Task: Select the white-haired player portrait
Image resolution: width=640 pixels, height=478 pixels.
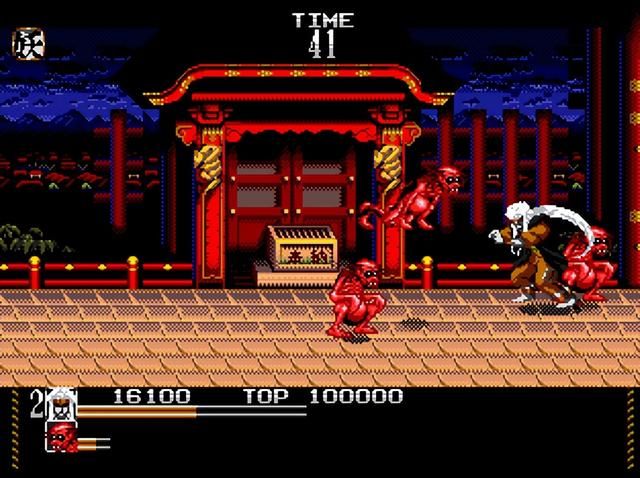Action: (61, 403)
